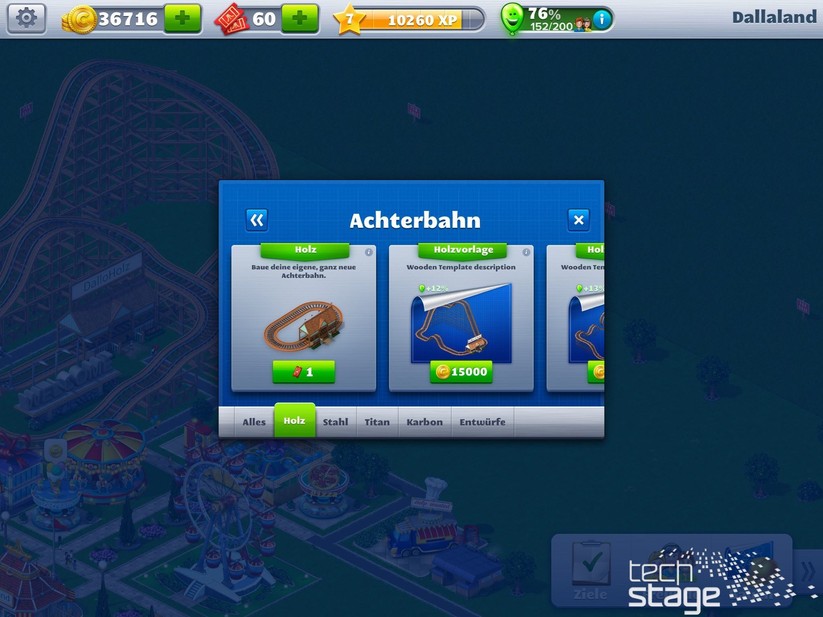
Task: Close the Achterbahn window
Action: coord(578,220)
